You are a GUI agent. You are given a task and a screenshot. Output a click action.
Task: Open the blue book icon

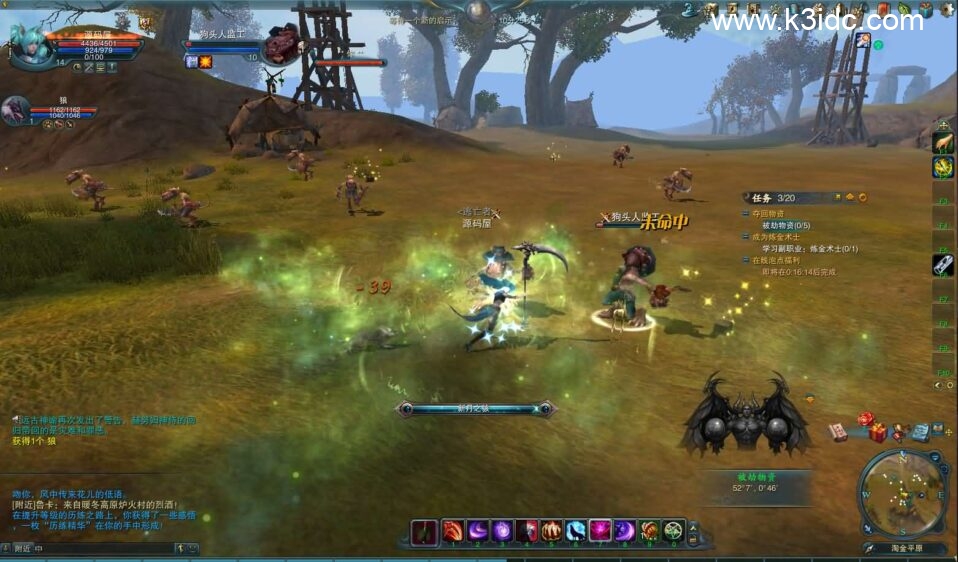[x=920, y=433]
